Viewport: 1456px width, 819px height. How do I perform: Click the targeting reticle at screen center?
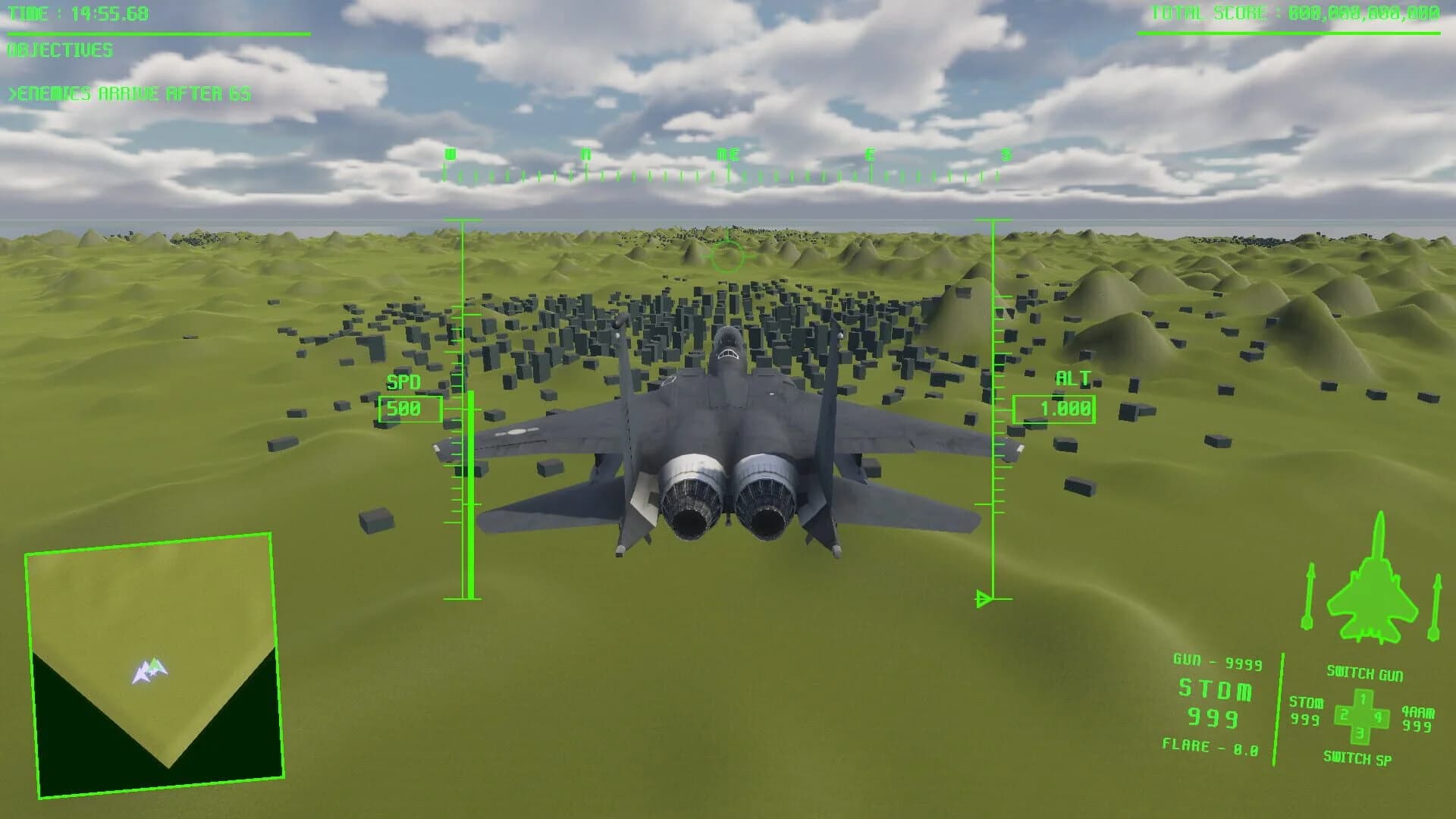pyautogui.click(x=728, y=256)
